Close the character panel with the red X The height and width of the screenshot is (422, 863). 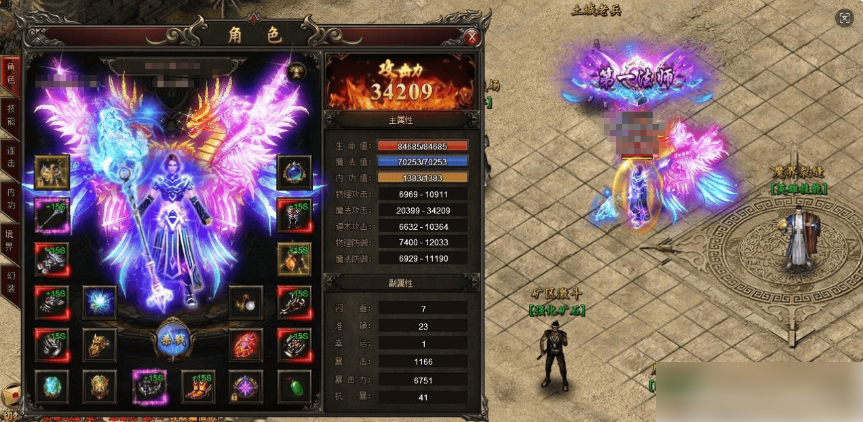(x=471, y=37)
